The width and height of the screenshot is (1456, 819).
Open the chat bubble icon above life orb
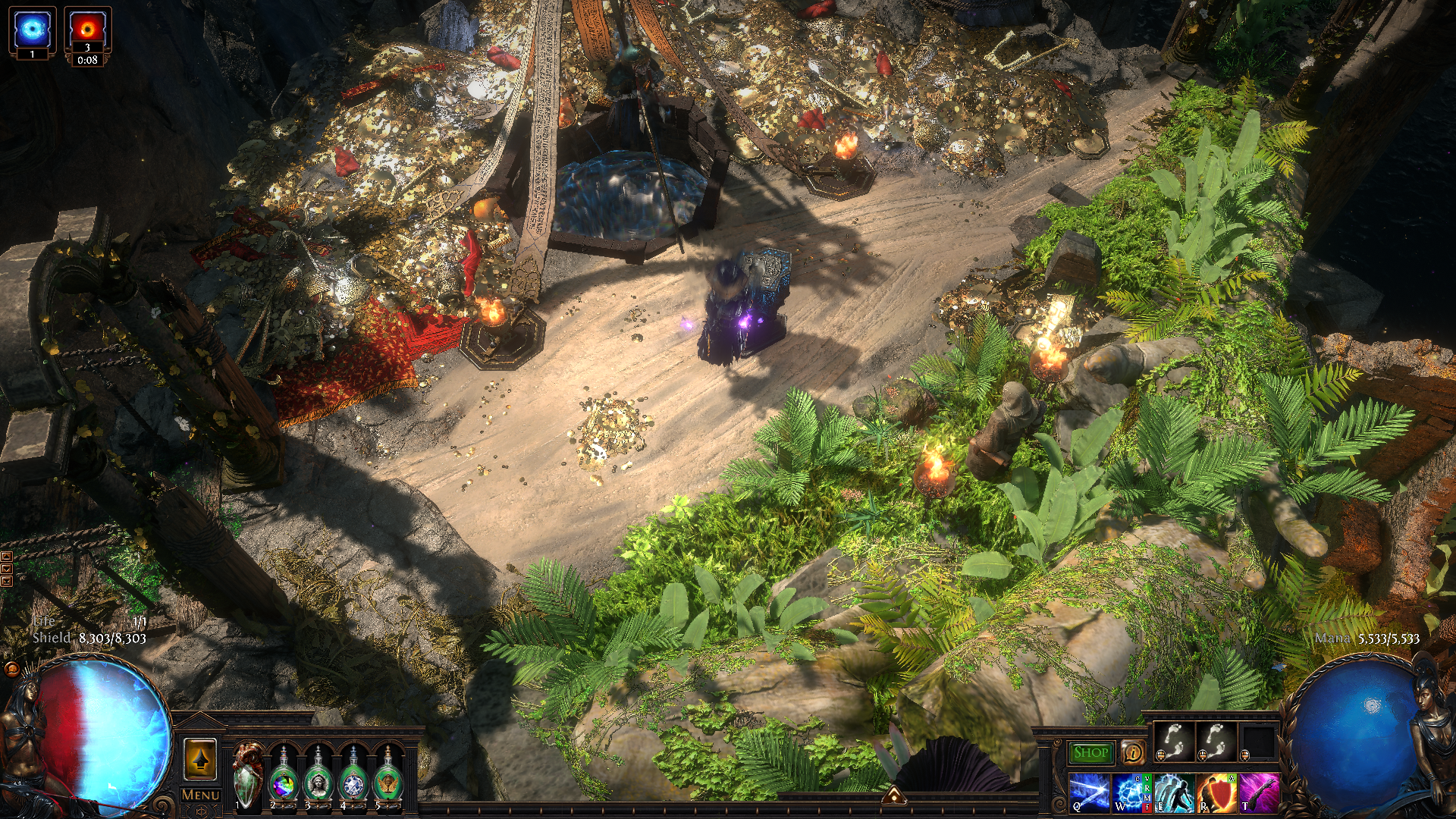(x=11, y=669)
